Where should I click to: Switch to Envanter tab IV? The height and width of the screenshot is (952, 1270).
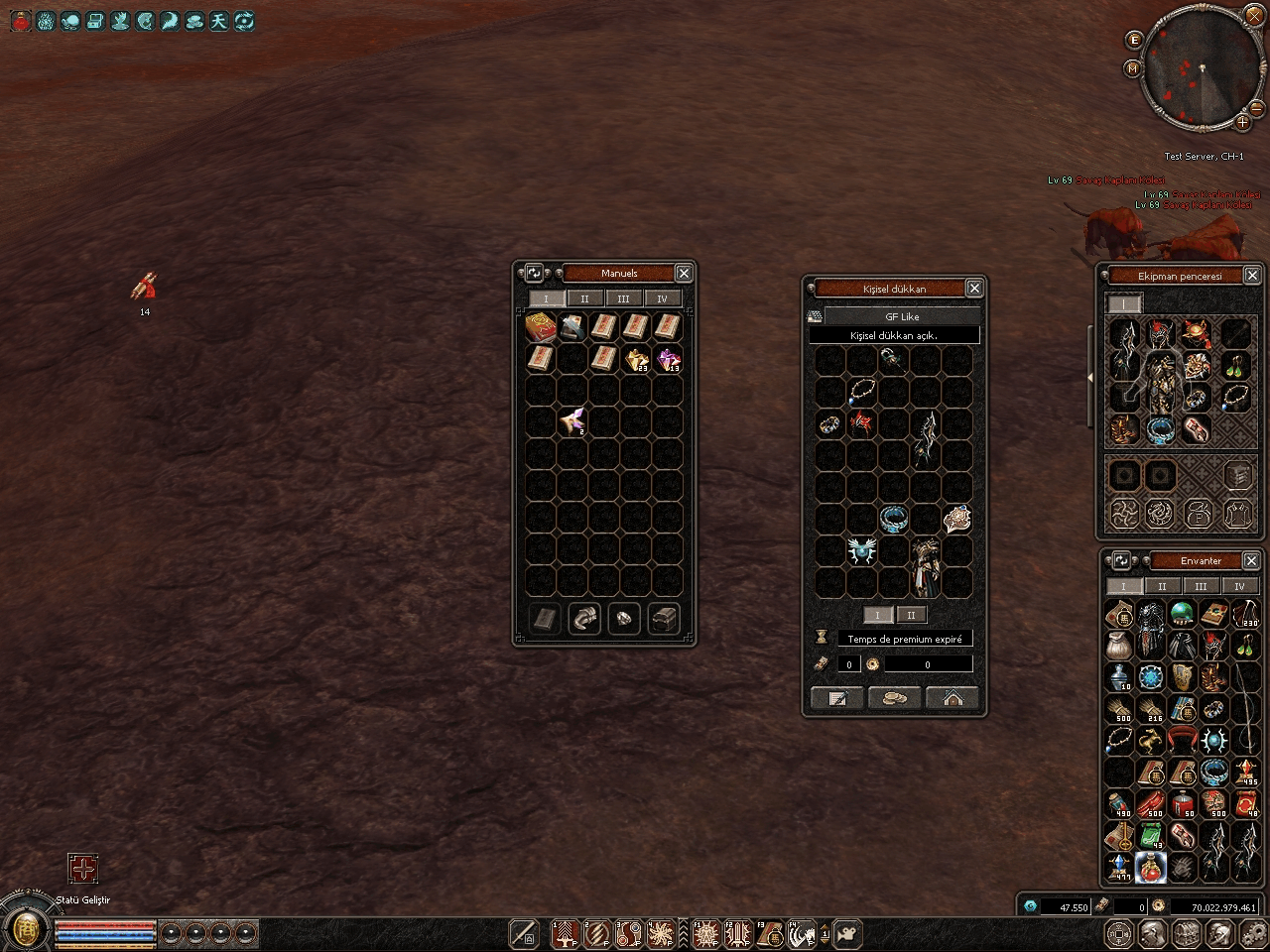(x=1239, y=586)
